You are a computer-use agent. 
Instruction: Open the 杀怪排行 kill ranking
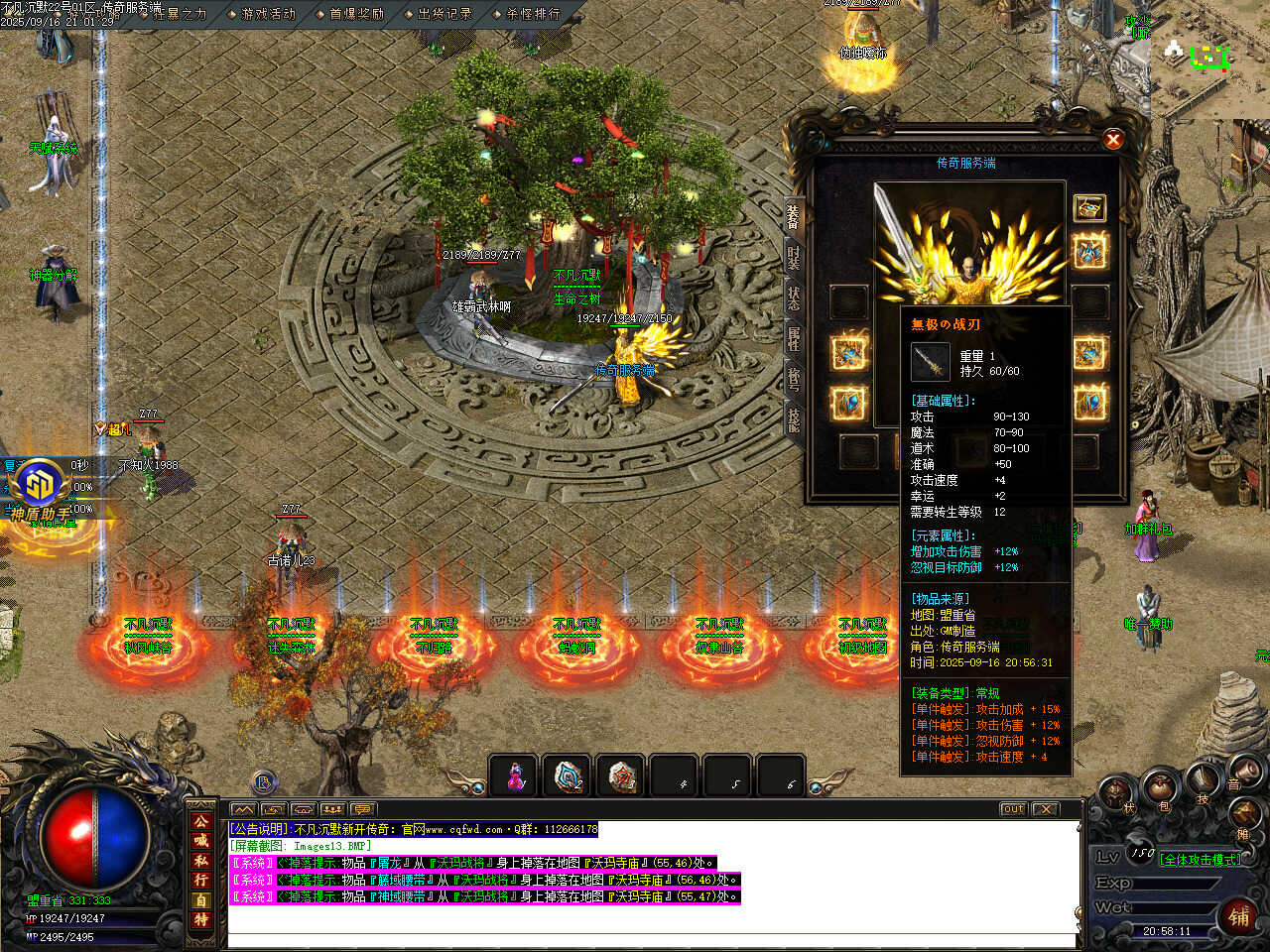533,14
